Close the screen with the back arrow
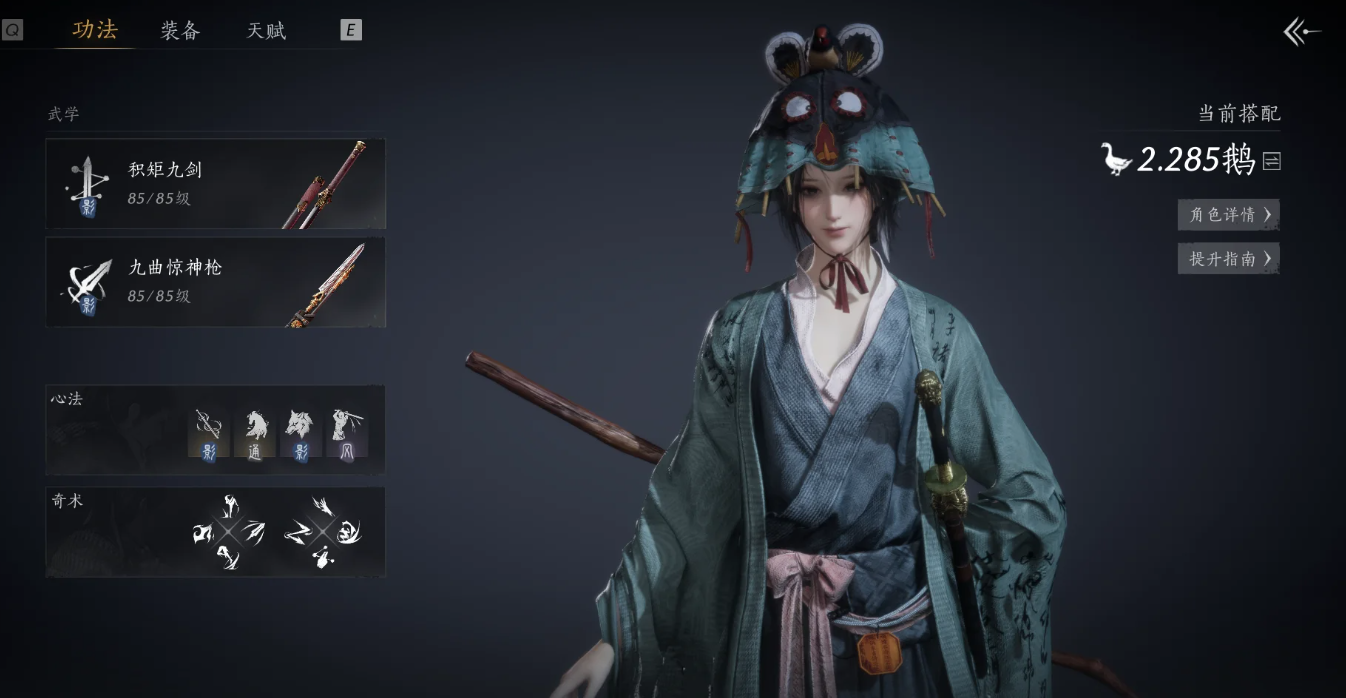 pyautogui.click(x=1301, y=32)
